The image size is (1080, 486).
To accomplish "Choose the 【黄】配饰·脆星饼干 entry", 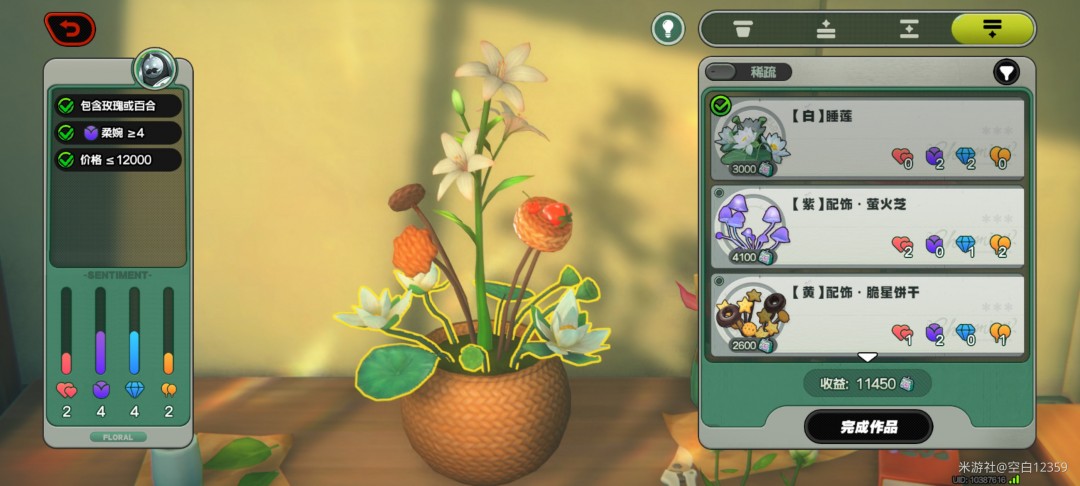I will point(867,313).
